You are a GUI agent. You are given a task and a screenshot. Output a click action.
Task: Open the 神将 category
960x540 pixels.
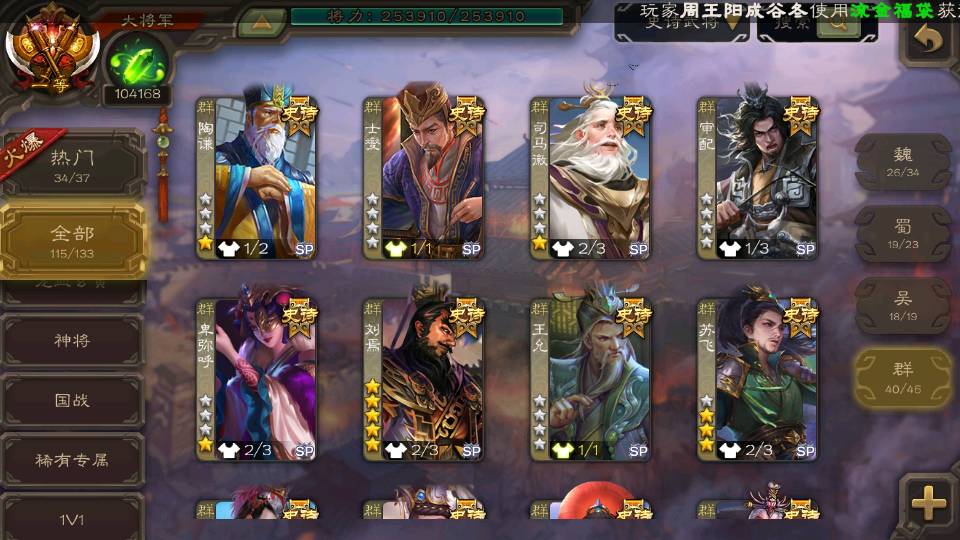coord(73,341)
